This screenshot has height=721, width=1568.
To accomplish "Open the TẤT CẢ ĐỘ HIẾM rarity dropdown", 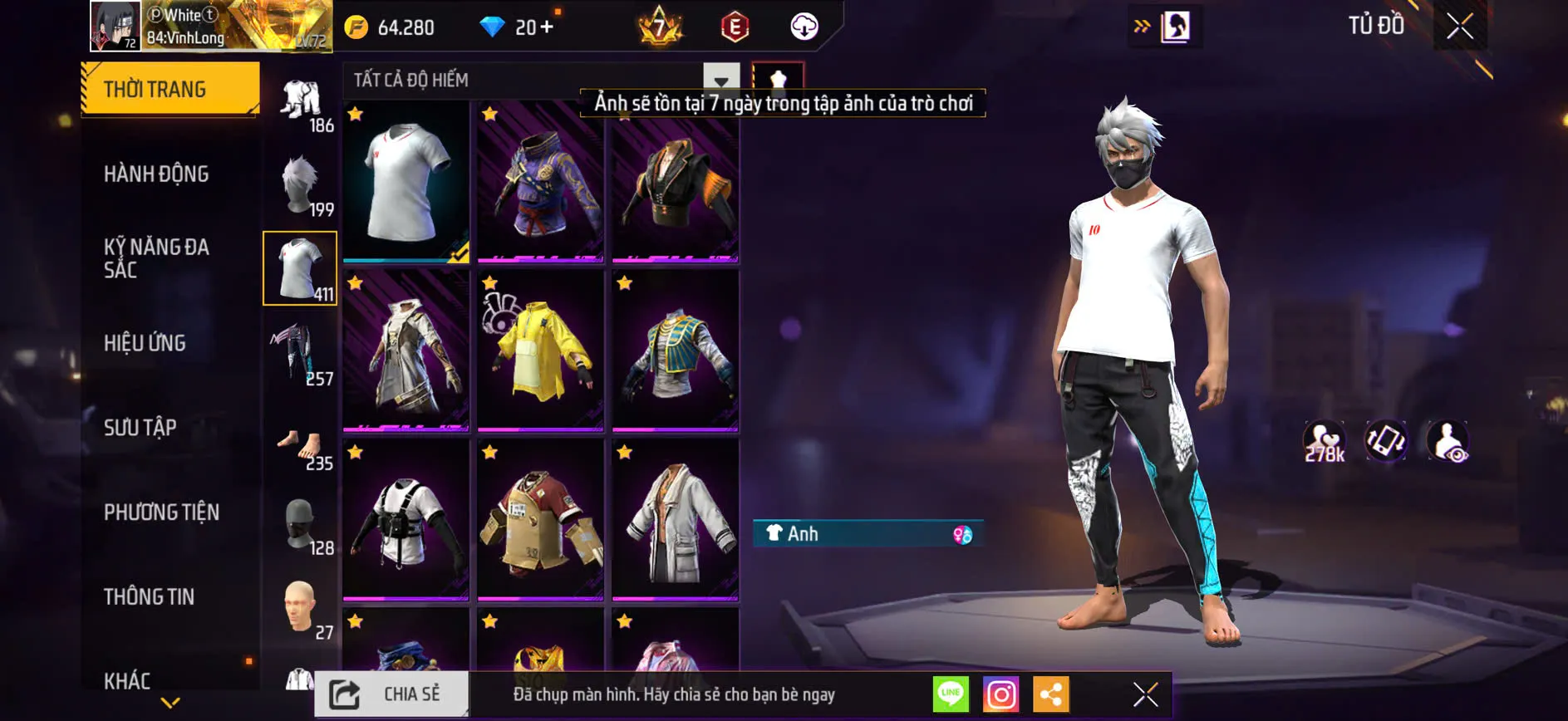I will [x=540, y=80].
